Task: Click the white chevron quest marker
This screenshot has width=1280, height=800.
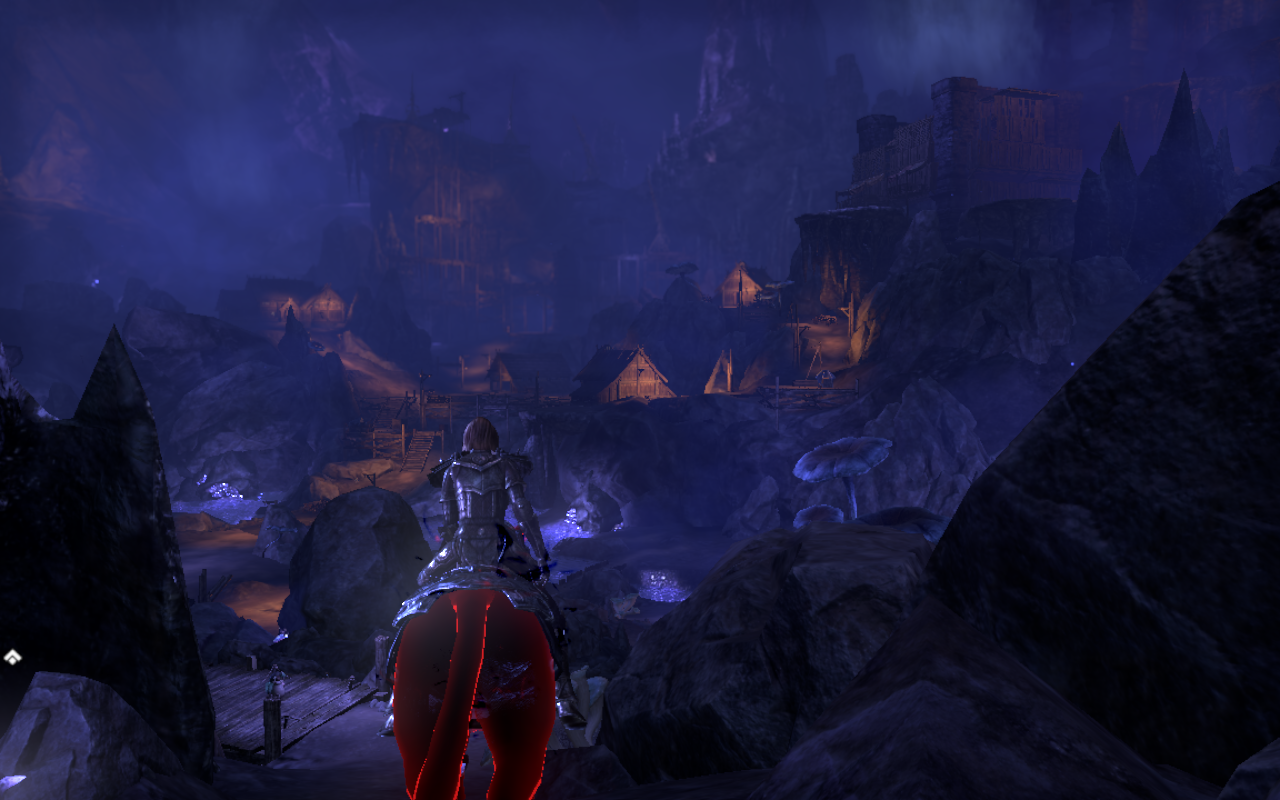Action: [12, 657]
